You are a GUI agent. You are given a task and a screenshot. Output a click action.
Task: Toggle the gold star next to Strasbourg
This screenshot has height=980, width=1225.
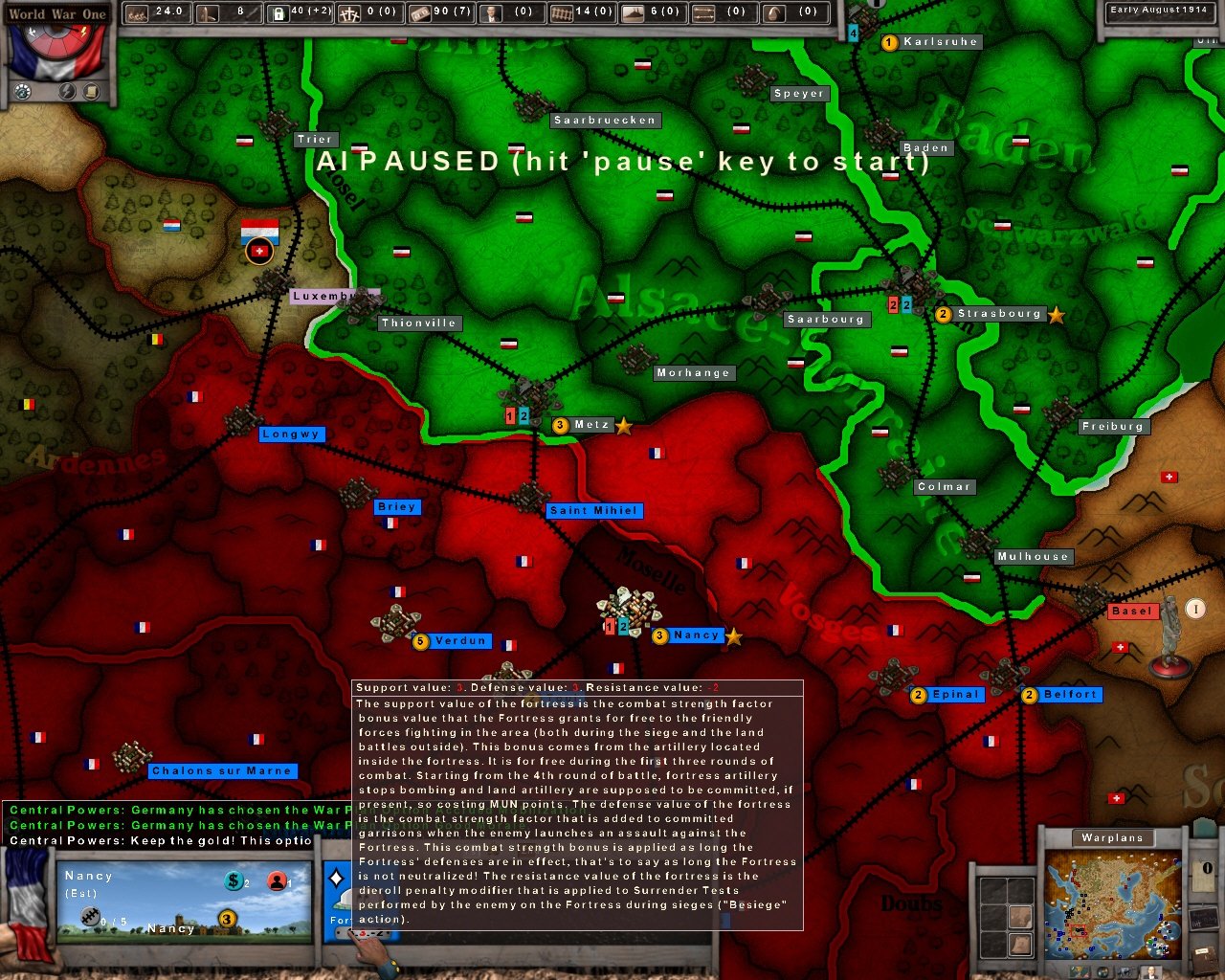pyautogui.click(x=1056, y=316)
